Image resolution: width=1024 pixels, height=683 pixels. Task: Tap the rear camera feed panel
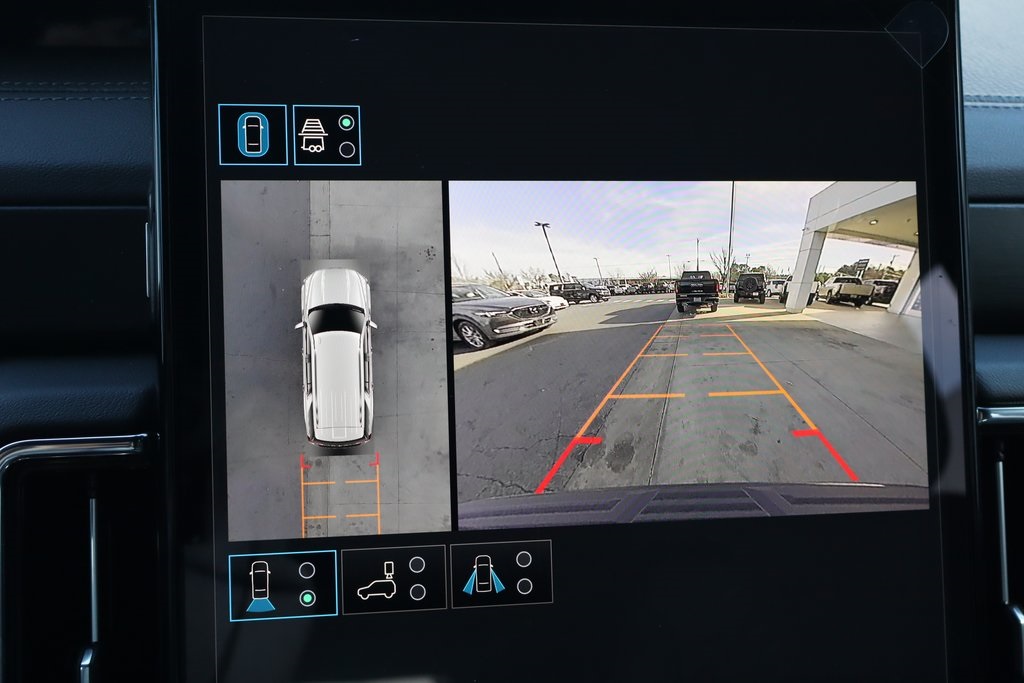[x=689, y=355]
